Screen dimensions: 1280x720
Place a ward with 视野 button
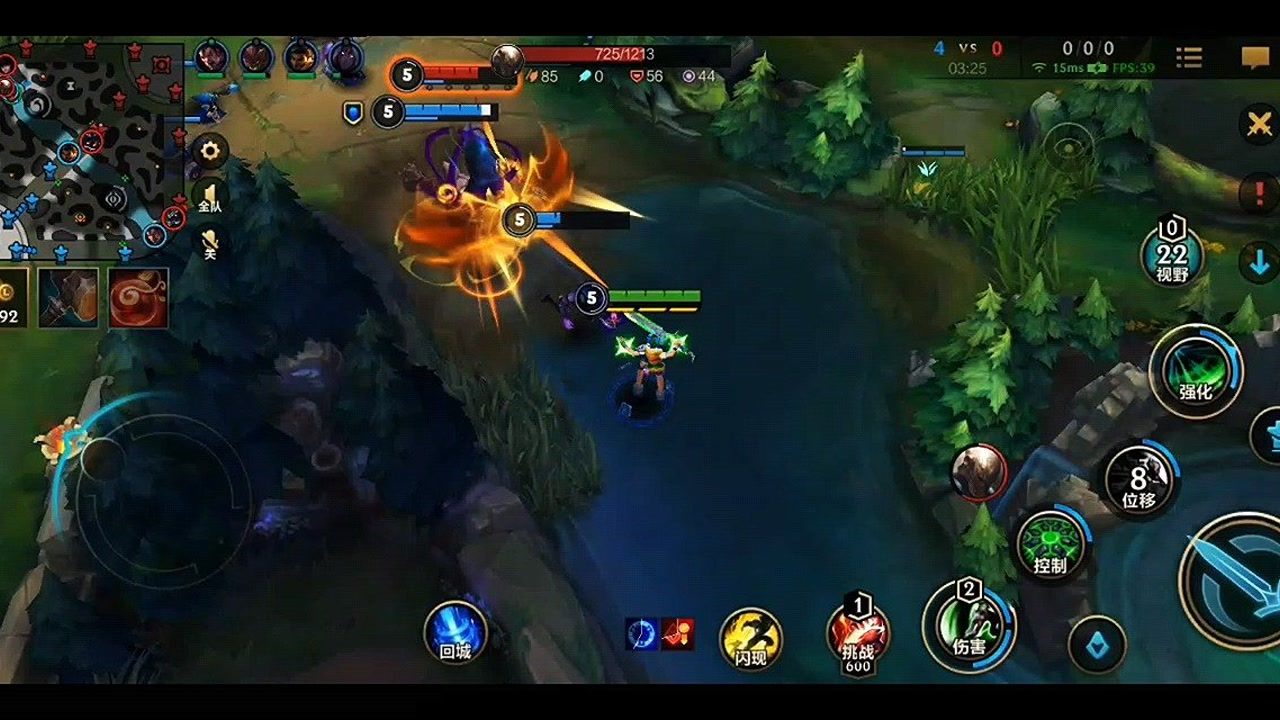point(1172,257)
